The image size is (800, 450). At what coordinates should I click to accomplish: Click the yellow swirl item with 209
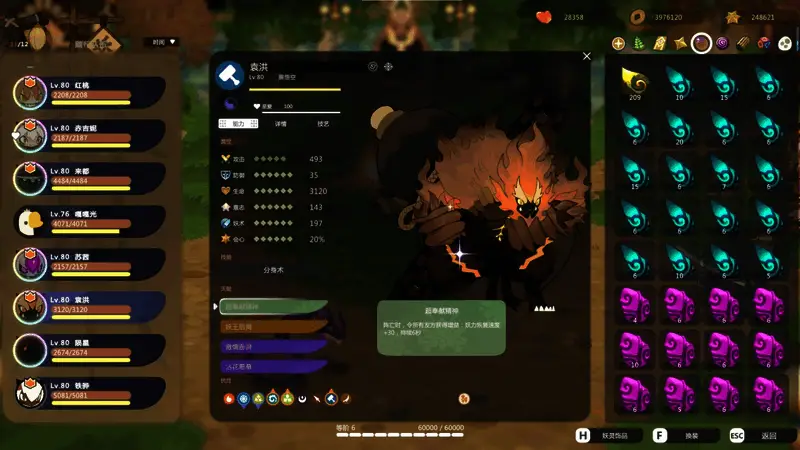tap(632, 82)
